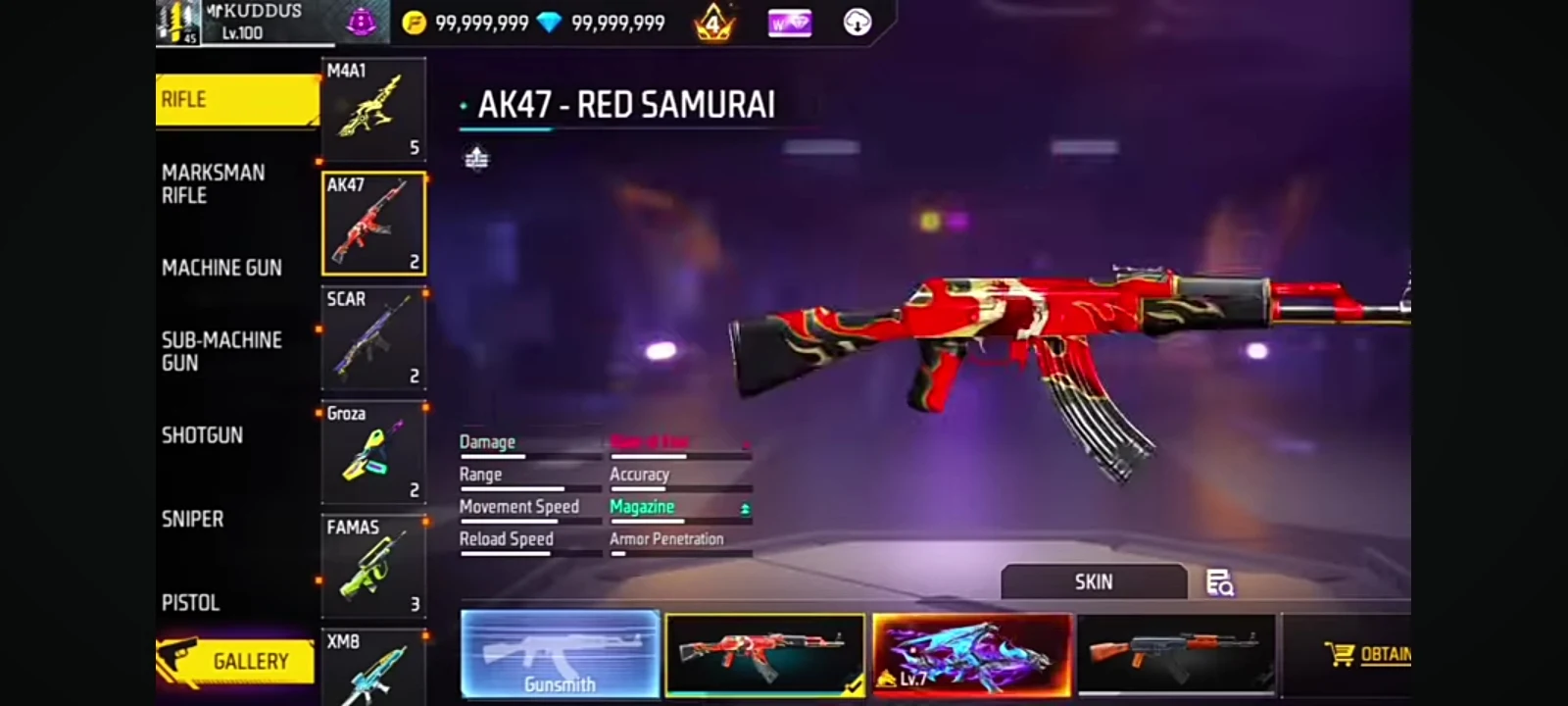Select the Lv.7 blue dragon AK skin
Image resolution: width=1568 pixels, height=706 pixels.
(971, 654)
